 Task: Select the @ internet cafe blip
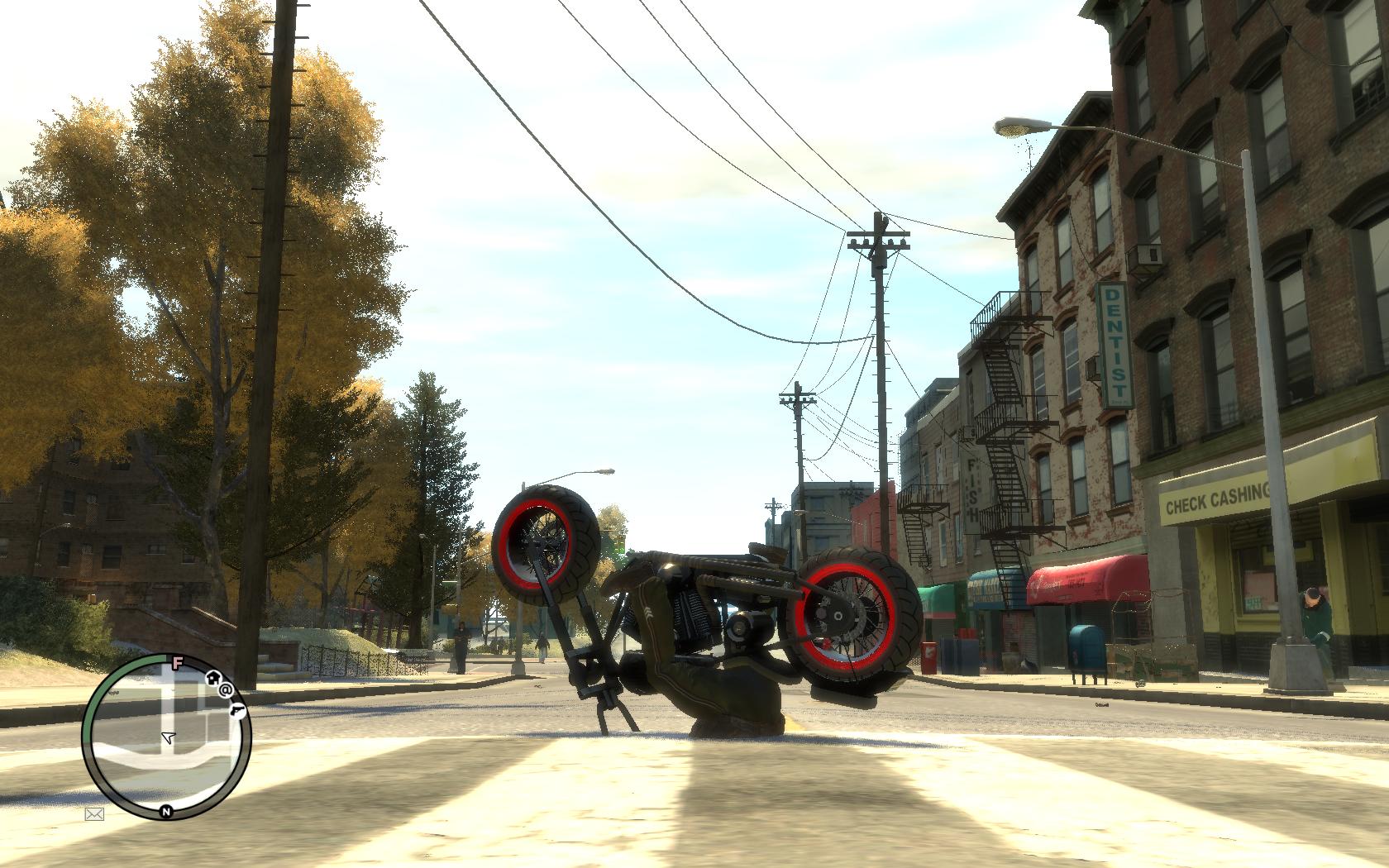[226, 688]
